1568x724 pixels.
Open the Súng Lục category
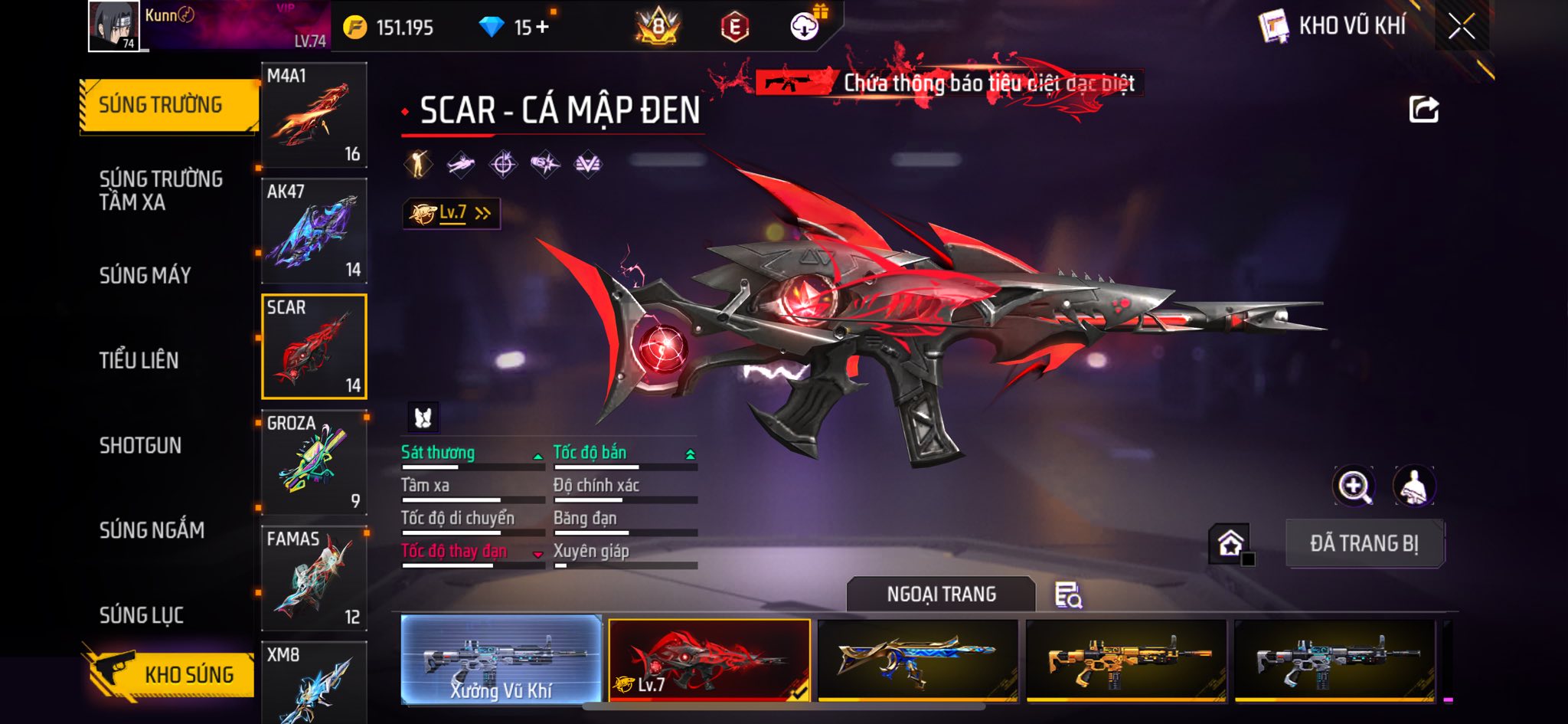(x=142, y=615)
